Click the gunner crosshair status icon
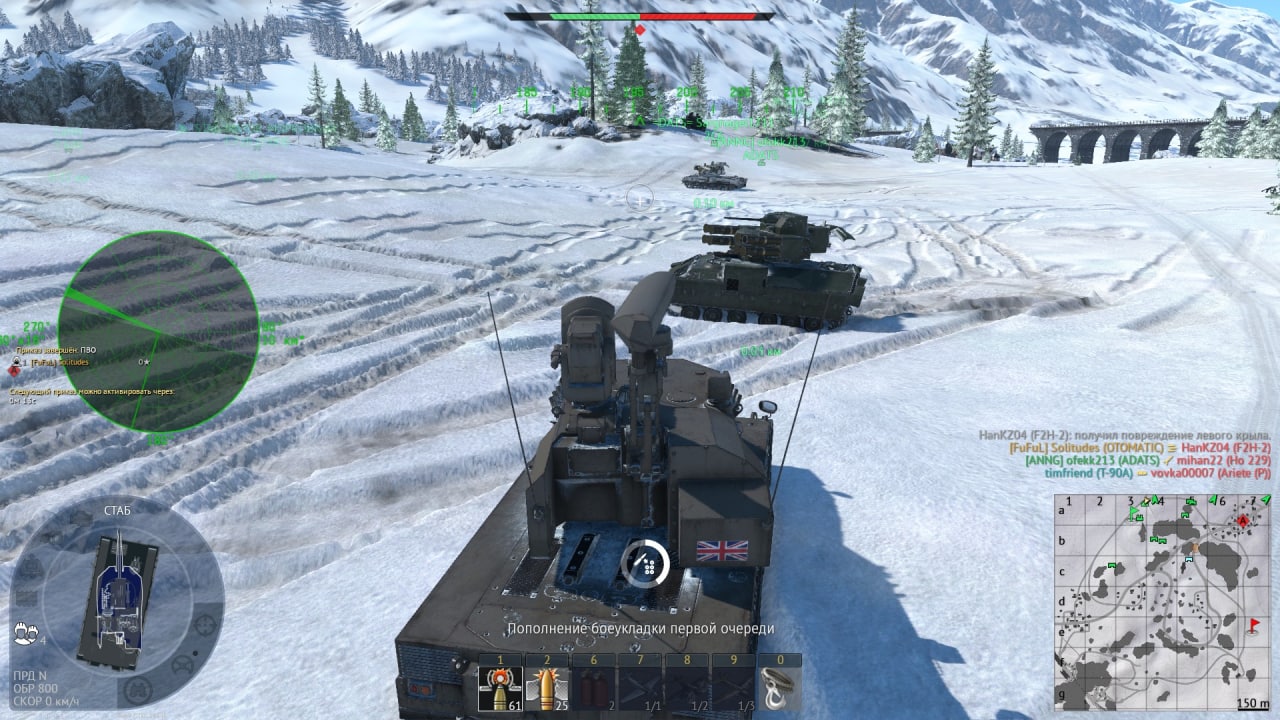 (x=205, y=624)
